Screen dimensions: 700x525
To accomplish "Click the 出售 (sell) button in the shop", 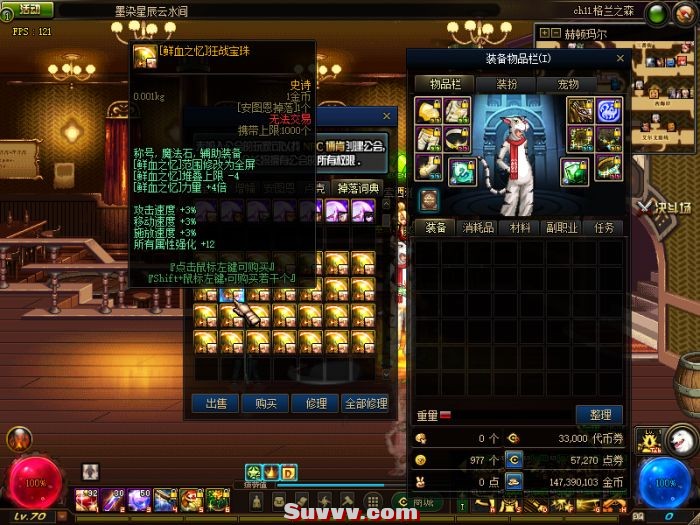I will pyautogui.click(x=215, y=403).
